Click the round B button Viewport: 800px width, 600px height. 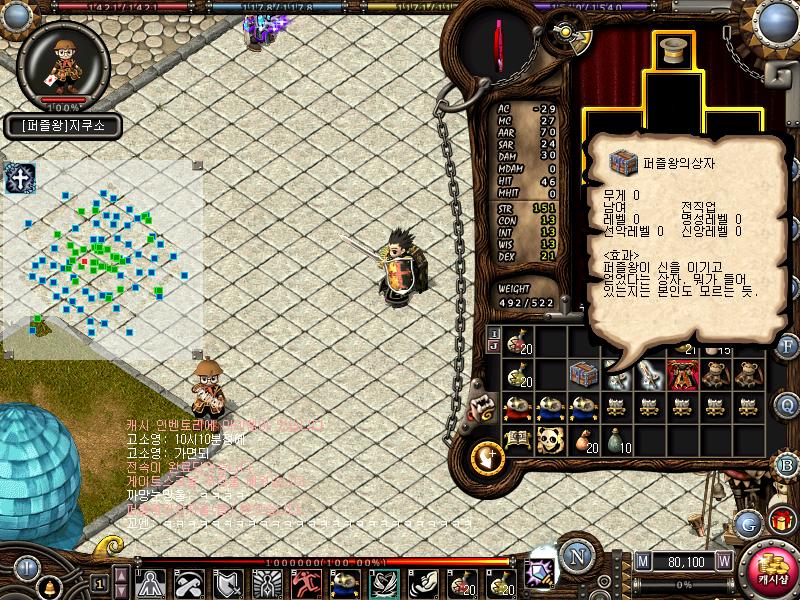point(787,465)
